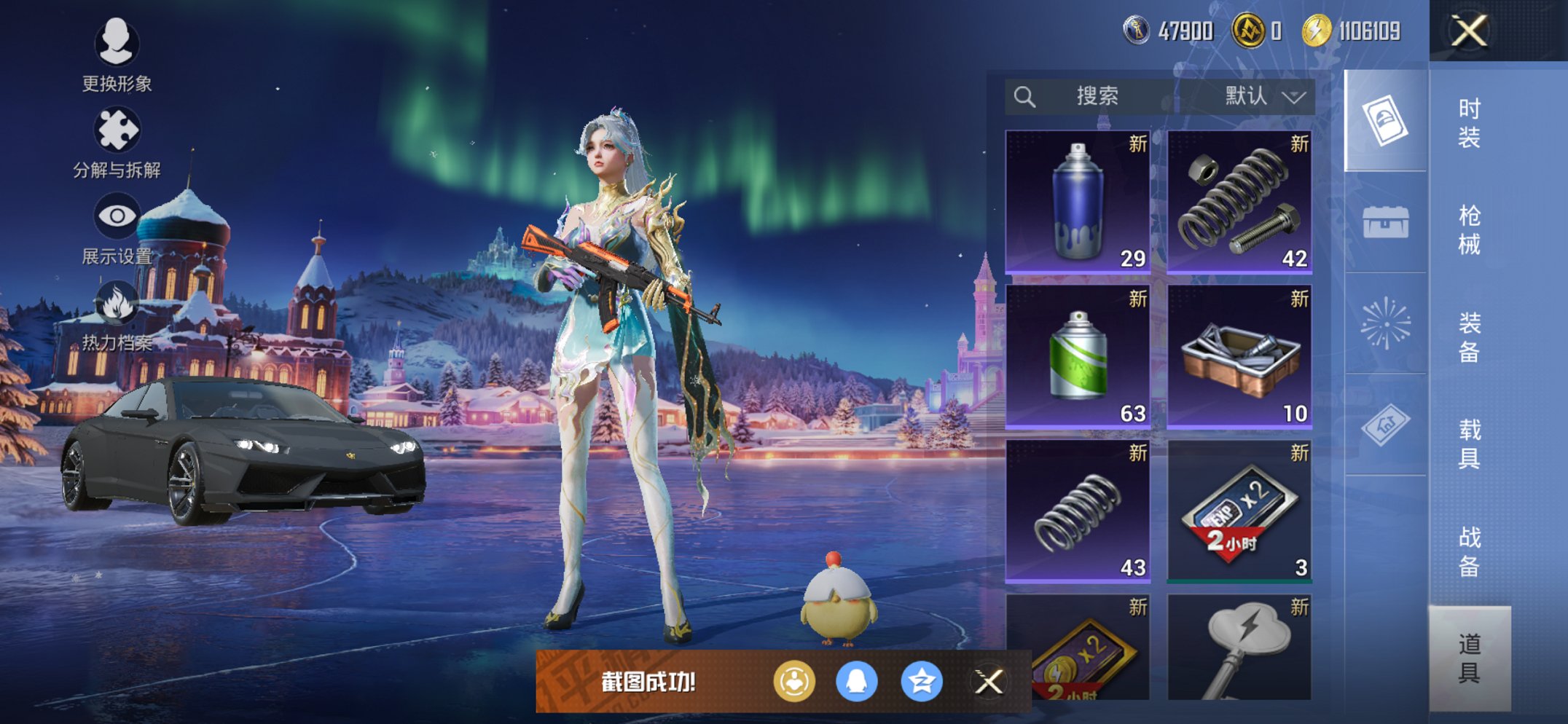Viewport: 1568px width, 724px height.
Task: Switch to the 战备 tab
Action: 1469,551
